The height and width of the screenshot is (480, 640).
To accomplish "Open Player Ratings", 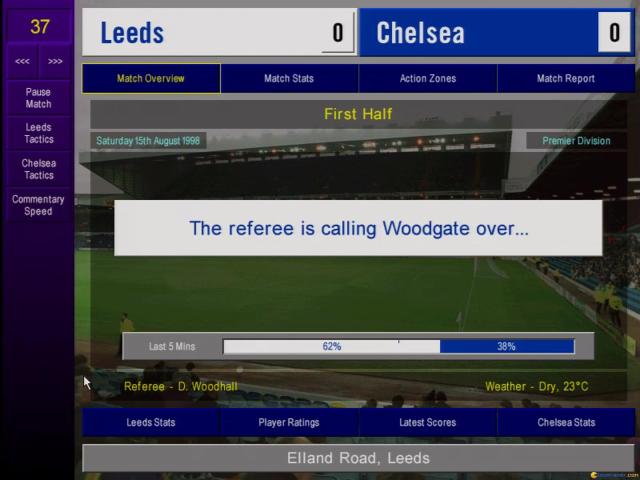I will (289, 422).
